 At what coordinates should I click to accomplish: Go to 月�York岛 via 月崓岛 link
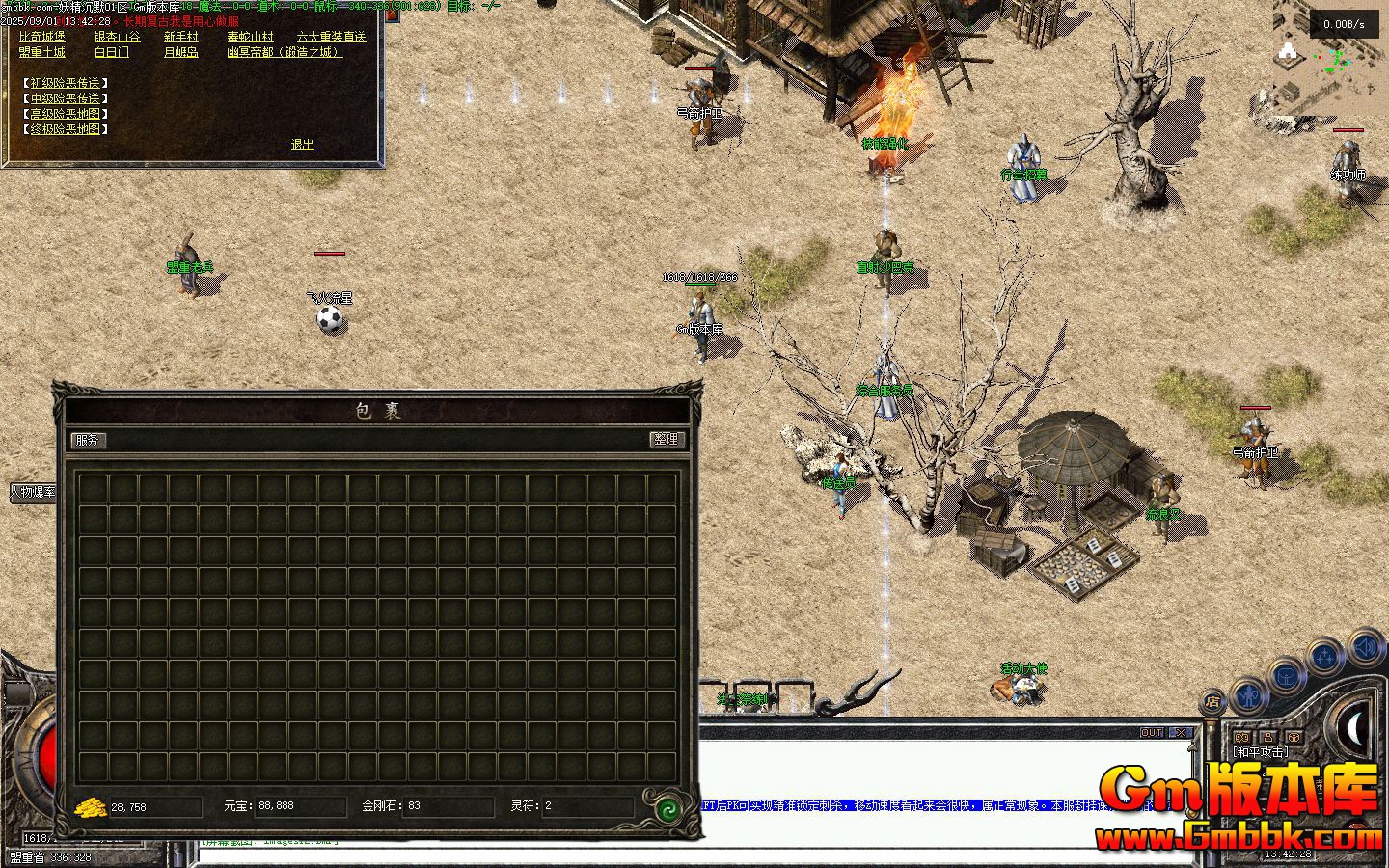[x=180, y=52]
